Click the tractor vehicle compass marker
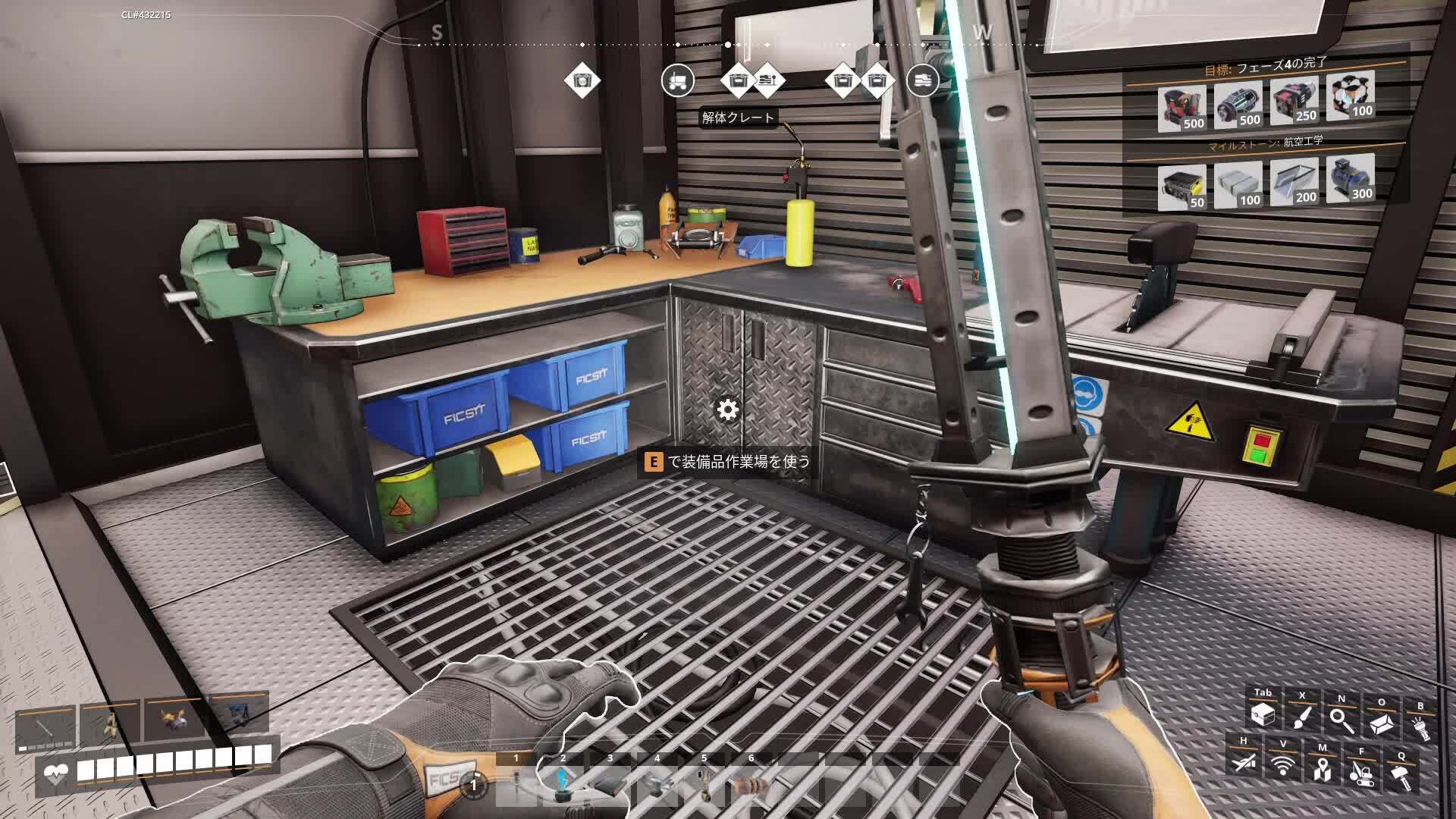The height and width of the screenshot is (819, 1456). click(x=677, y=80)
